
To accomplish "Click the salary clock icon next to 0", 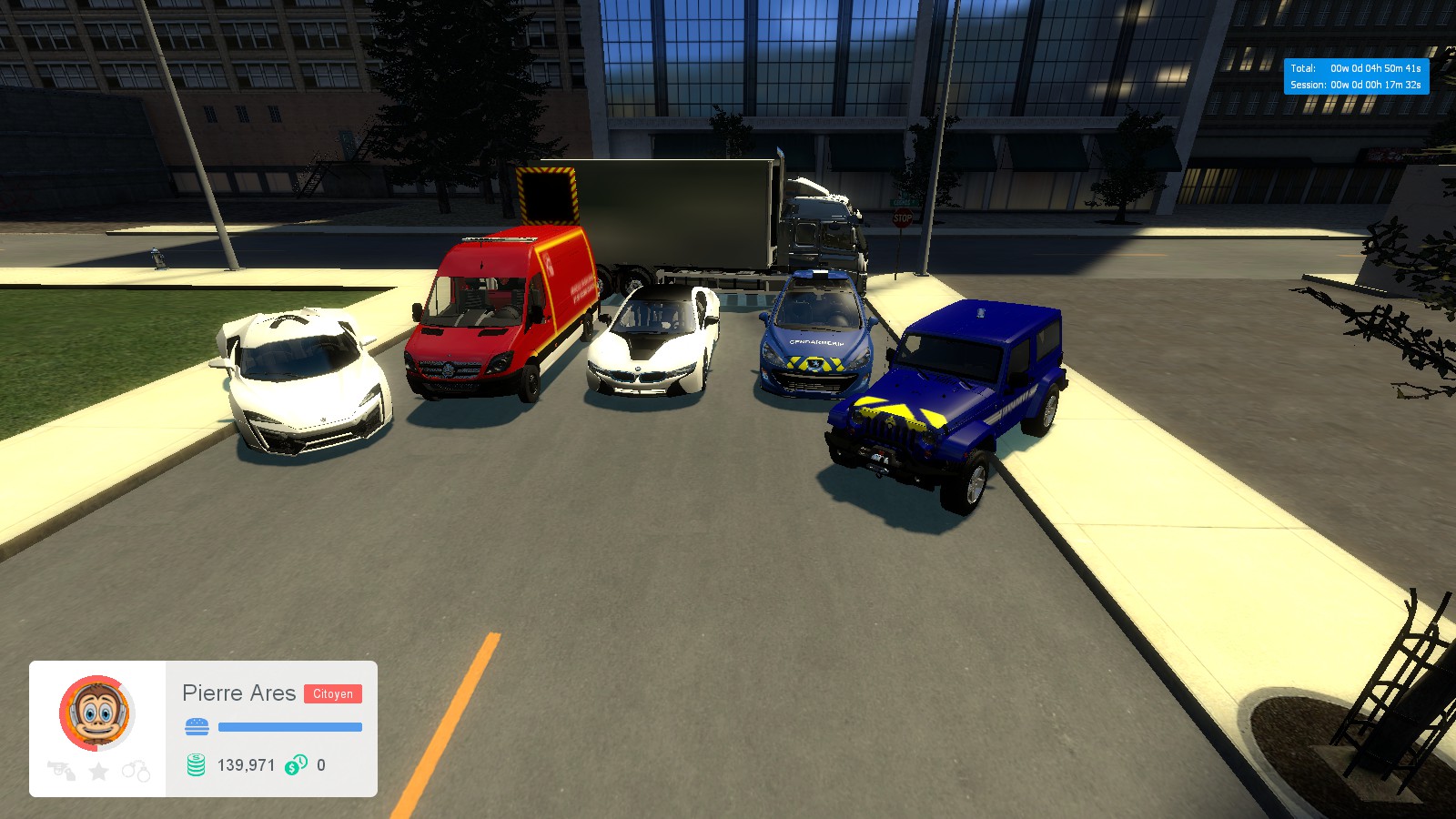I will (294, 765).
